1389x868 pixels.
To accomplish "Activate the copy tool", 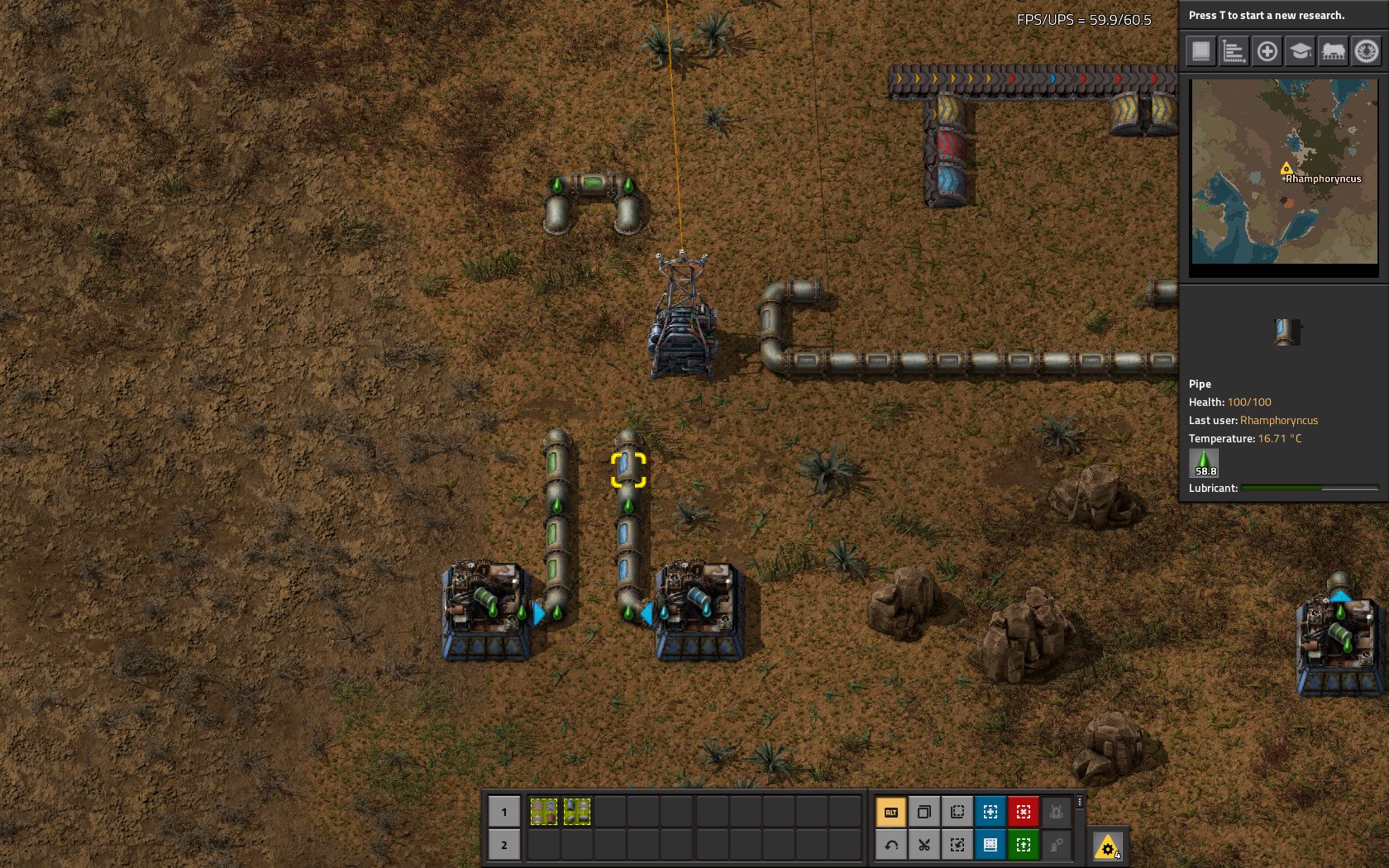I will (x=924, y=812).
